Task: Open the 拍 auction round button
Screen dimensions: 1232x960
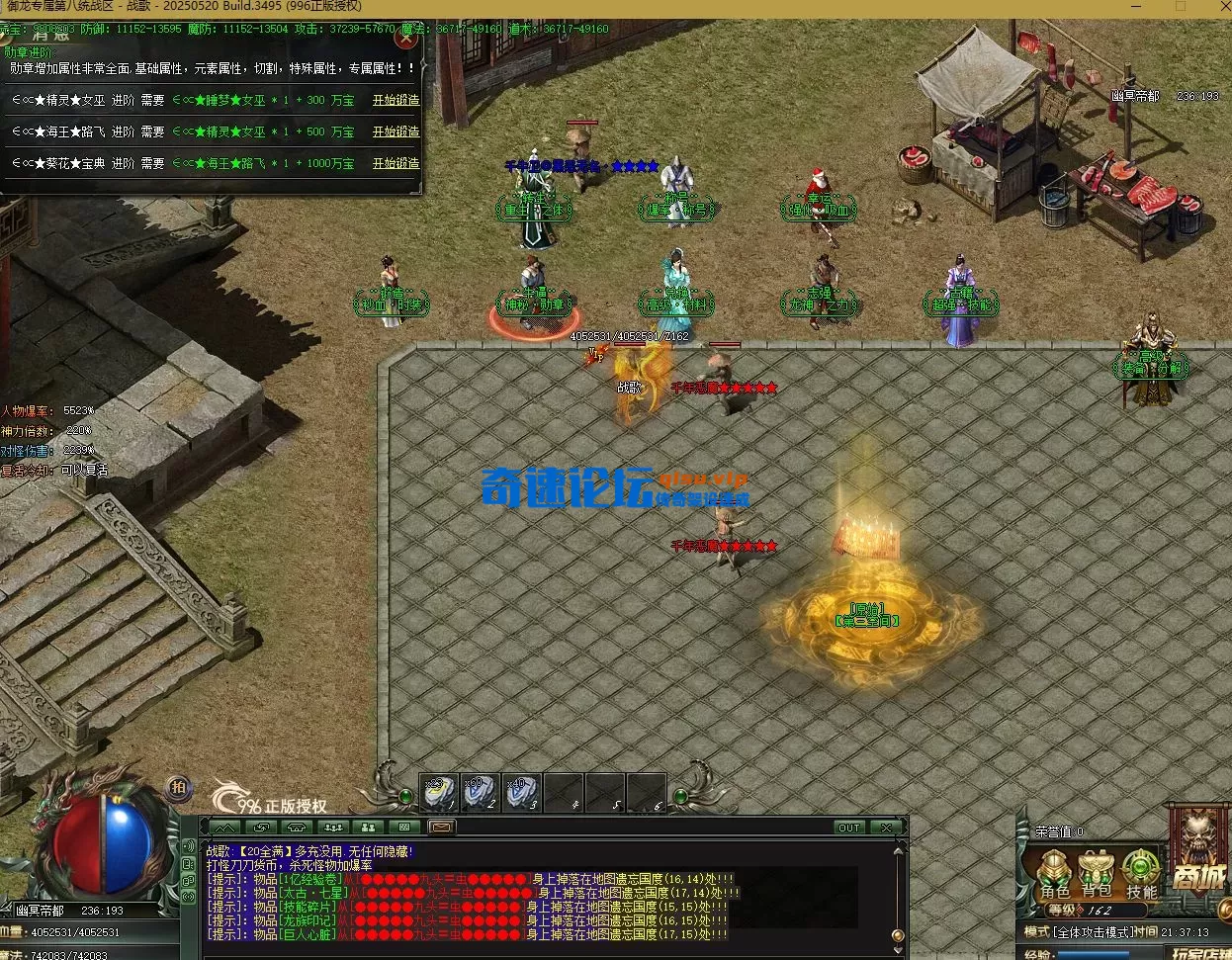Action: tap(178, 787)
